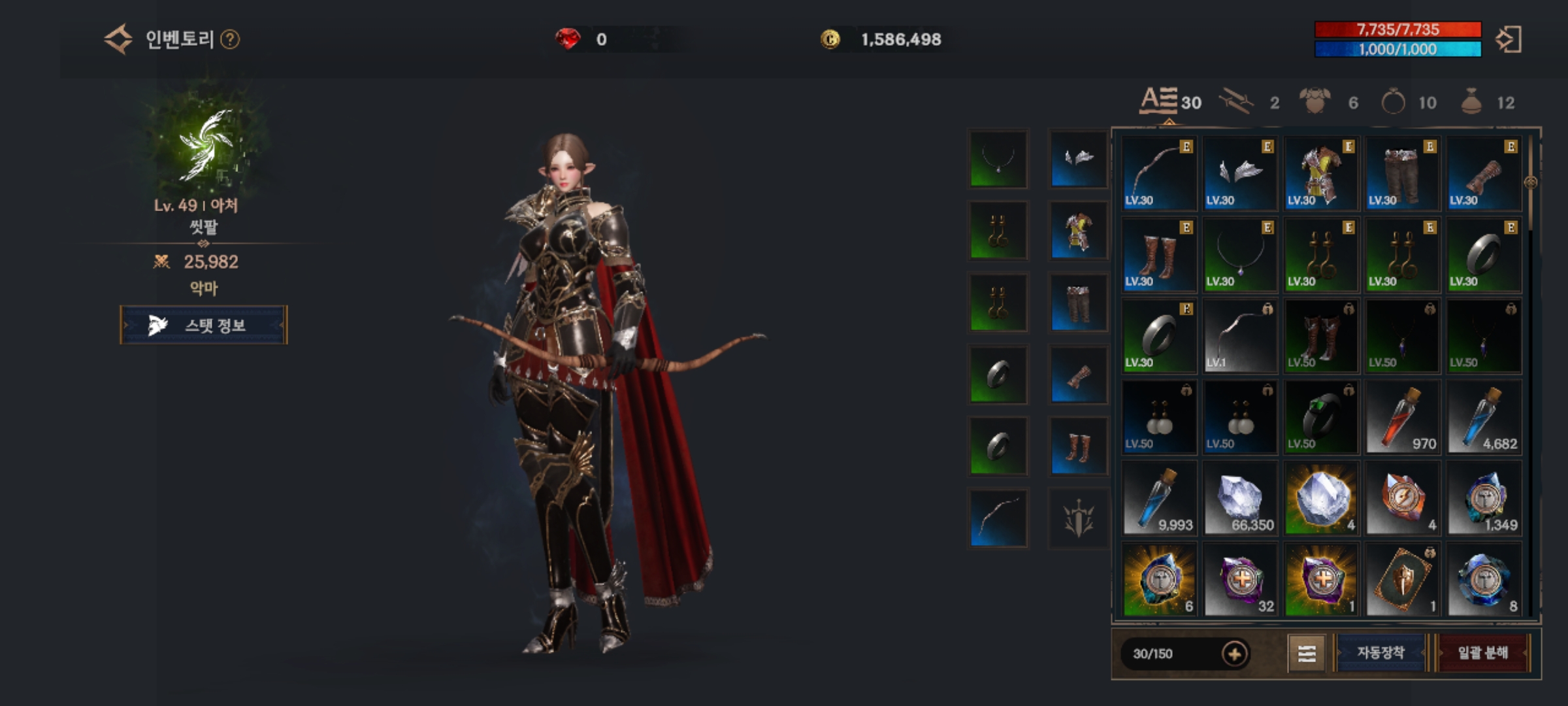Screen dimensions: 1568x706
Task: Choose the 일괄 분해 bulk dismantle button
Action: tap(1482, 652)
